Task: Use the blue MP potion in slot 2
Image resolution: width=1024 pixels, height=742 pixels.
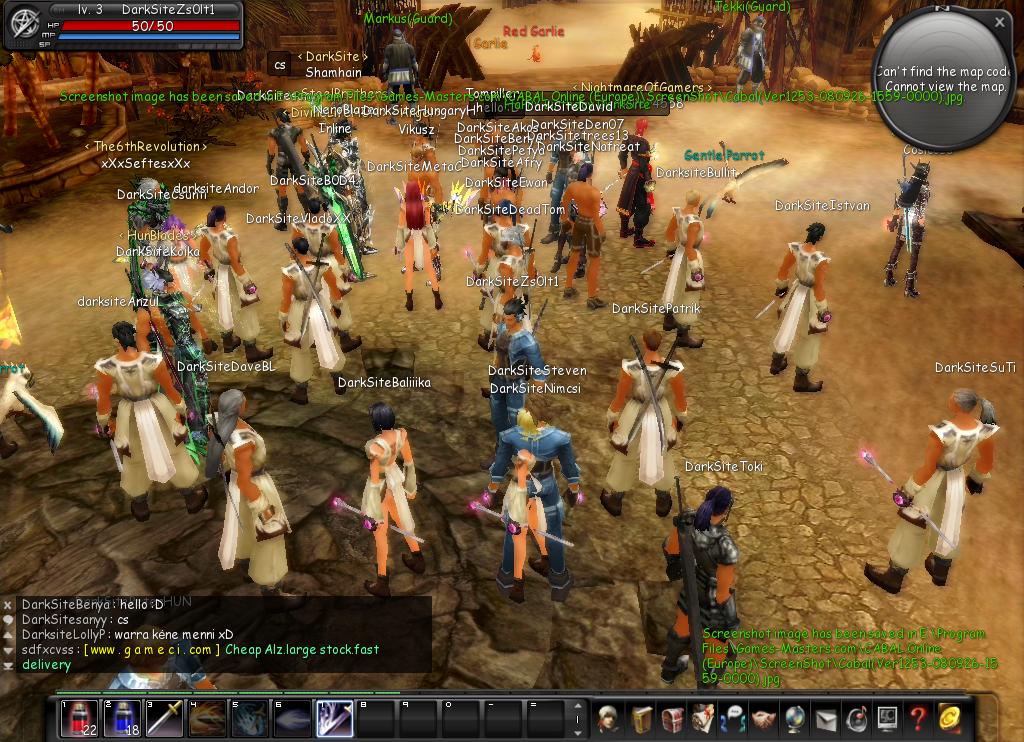Action: point(122,718)
